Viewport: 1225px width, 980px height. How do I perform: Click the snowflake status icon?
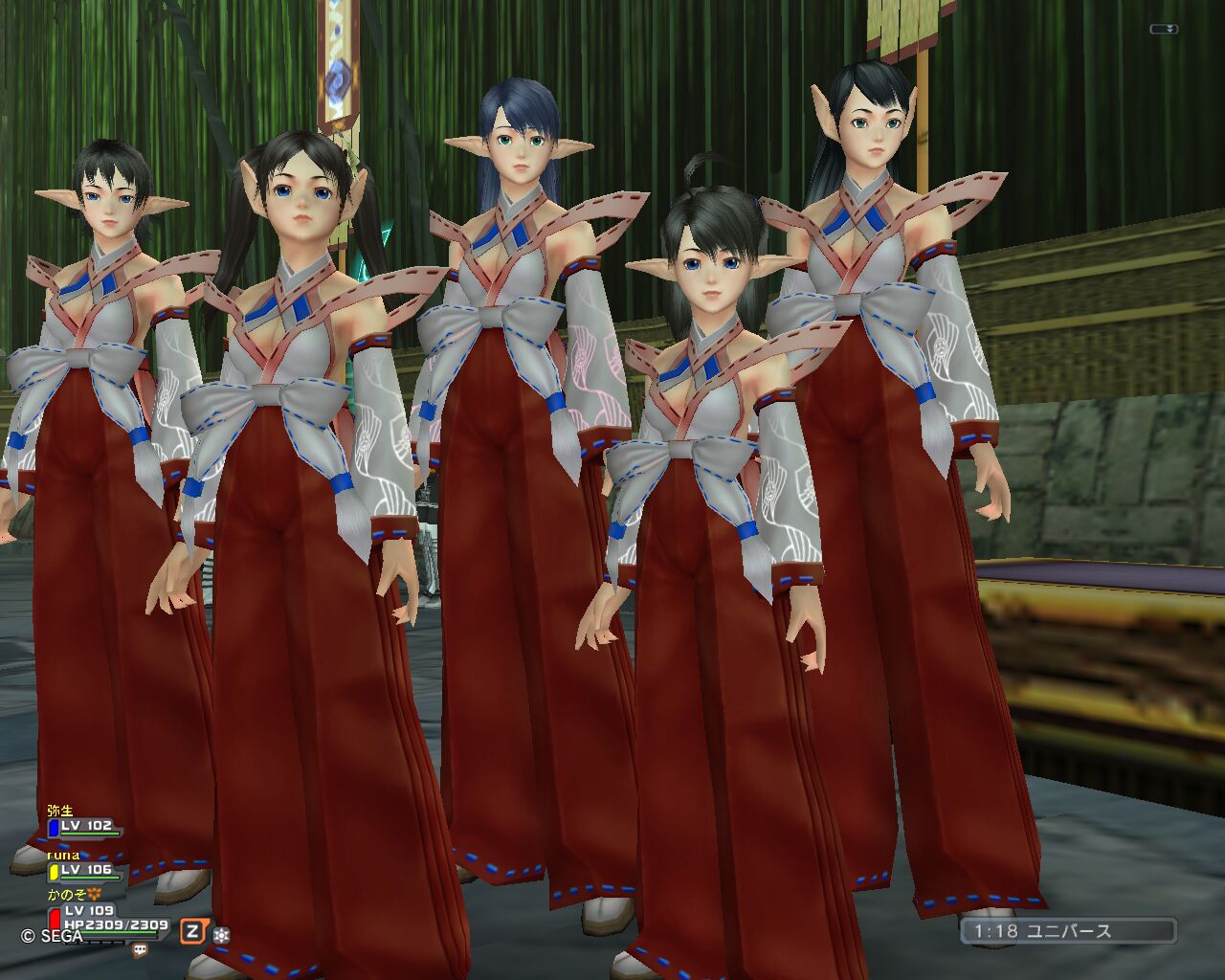[221, 933]
